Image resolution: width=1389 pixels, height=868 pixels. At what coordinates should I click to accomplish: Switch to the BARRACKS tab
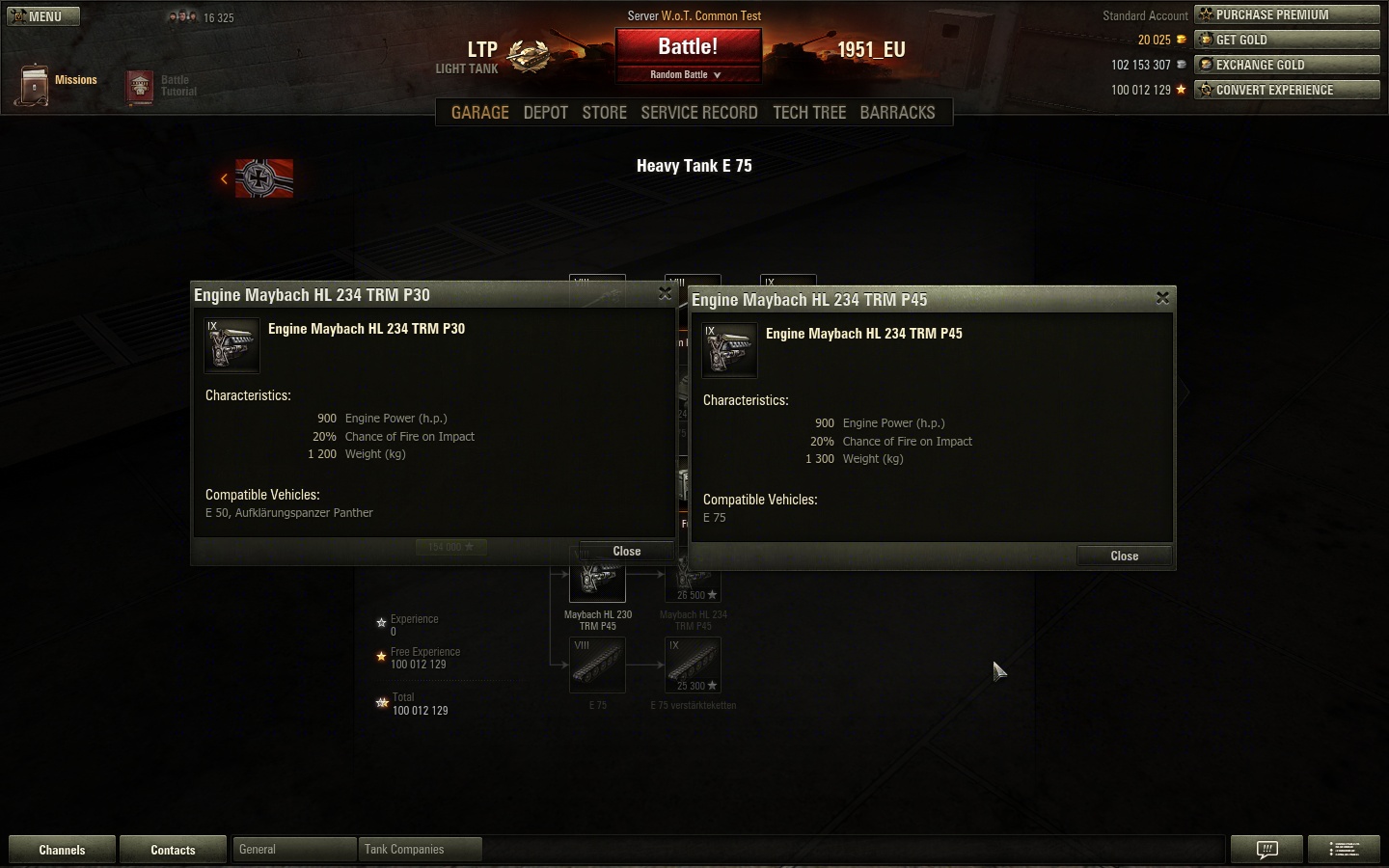coord(897,113)
